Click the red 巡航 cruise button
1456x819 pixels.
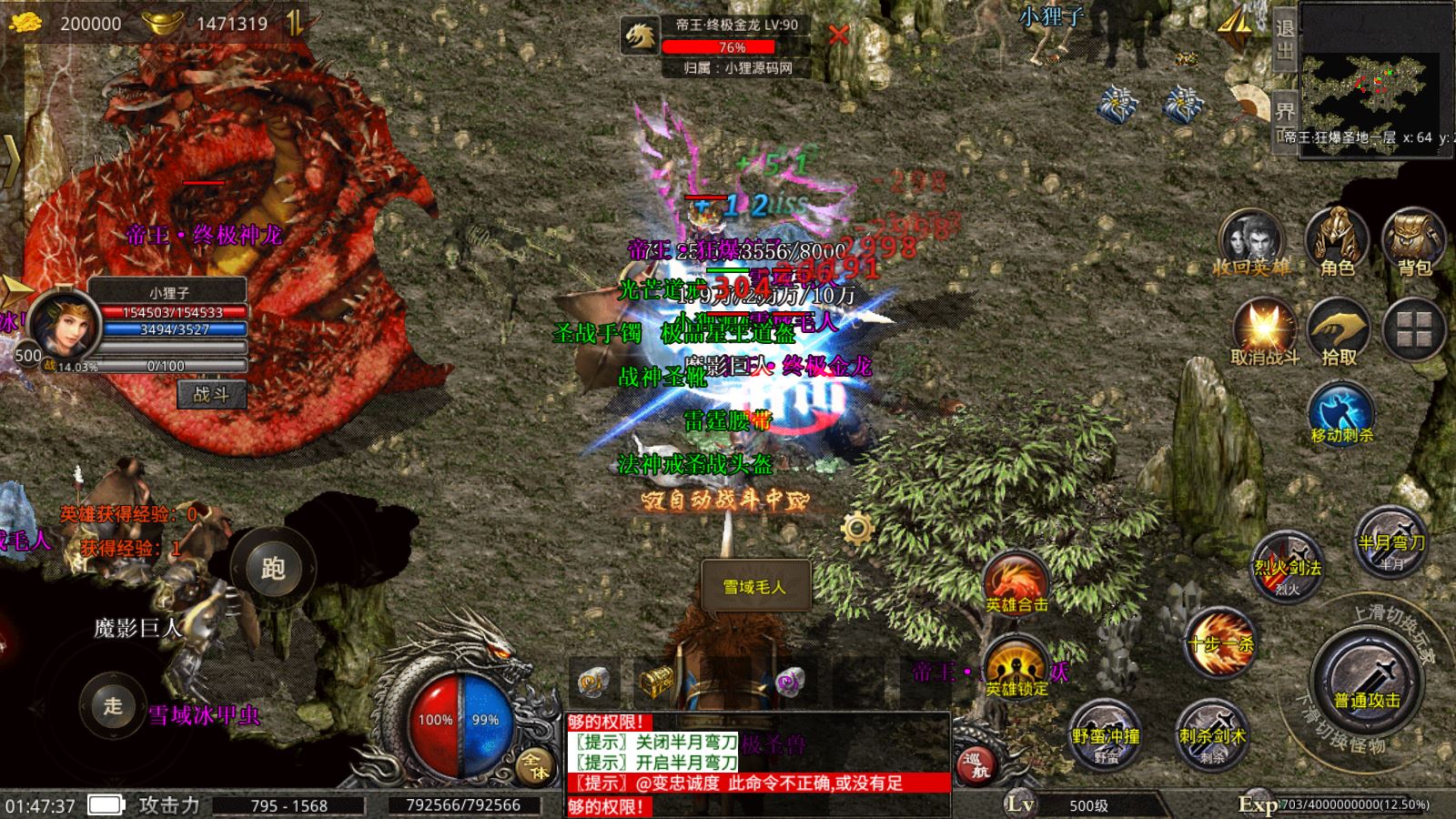coord(975,764)
